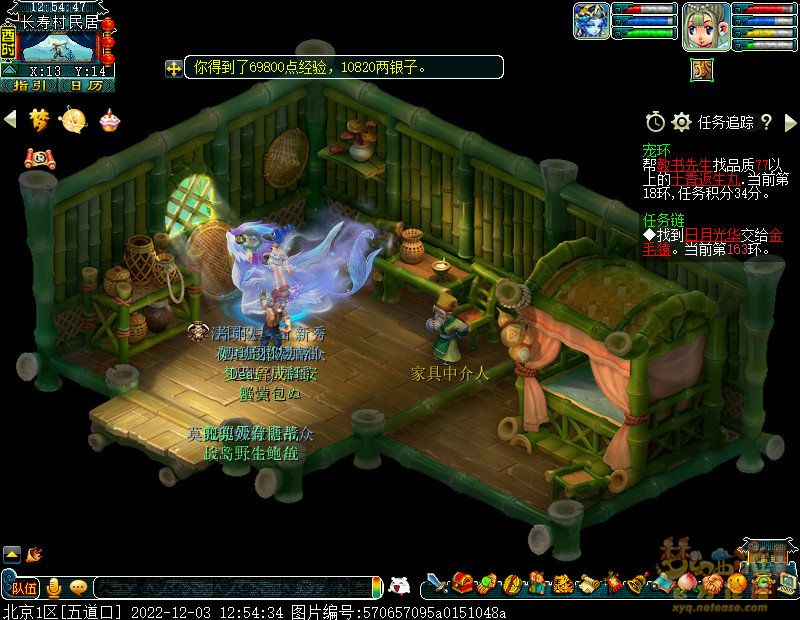The height and width of the screenshot is (620, 800).
Task: Open the red treasure chest bag icon
Action: (462, 582)
